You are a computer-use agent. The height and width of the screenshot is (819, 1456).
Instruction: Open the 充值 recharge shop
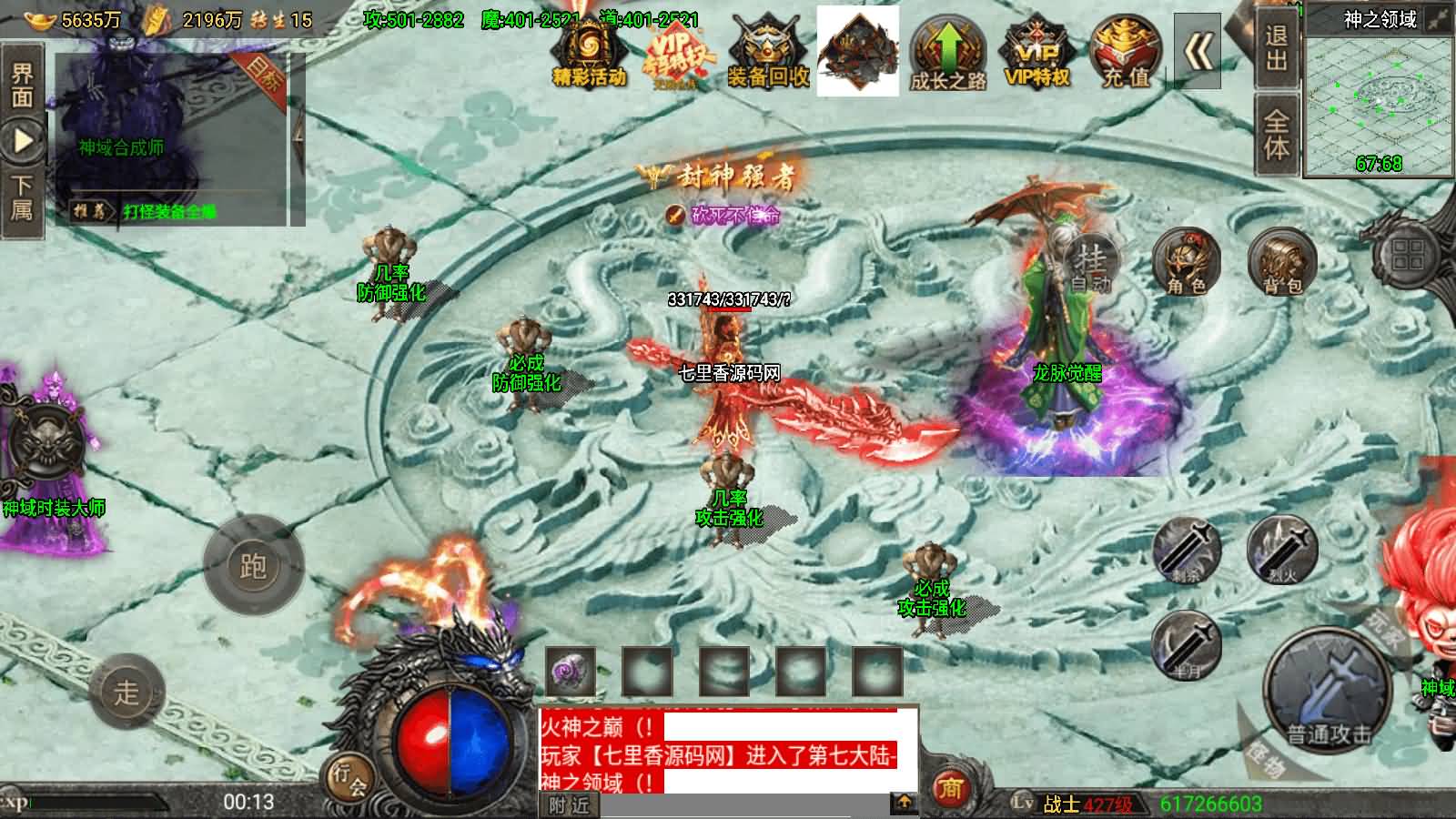1126,53
